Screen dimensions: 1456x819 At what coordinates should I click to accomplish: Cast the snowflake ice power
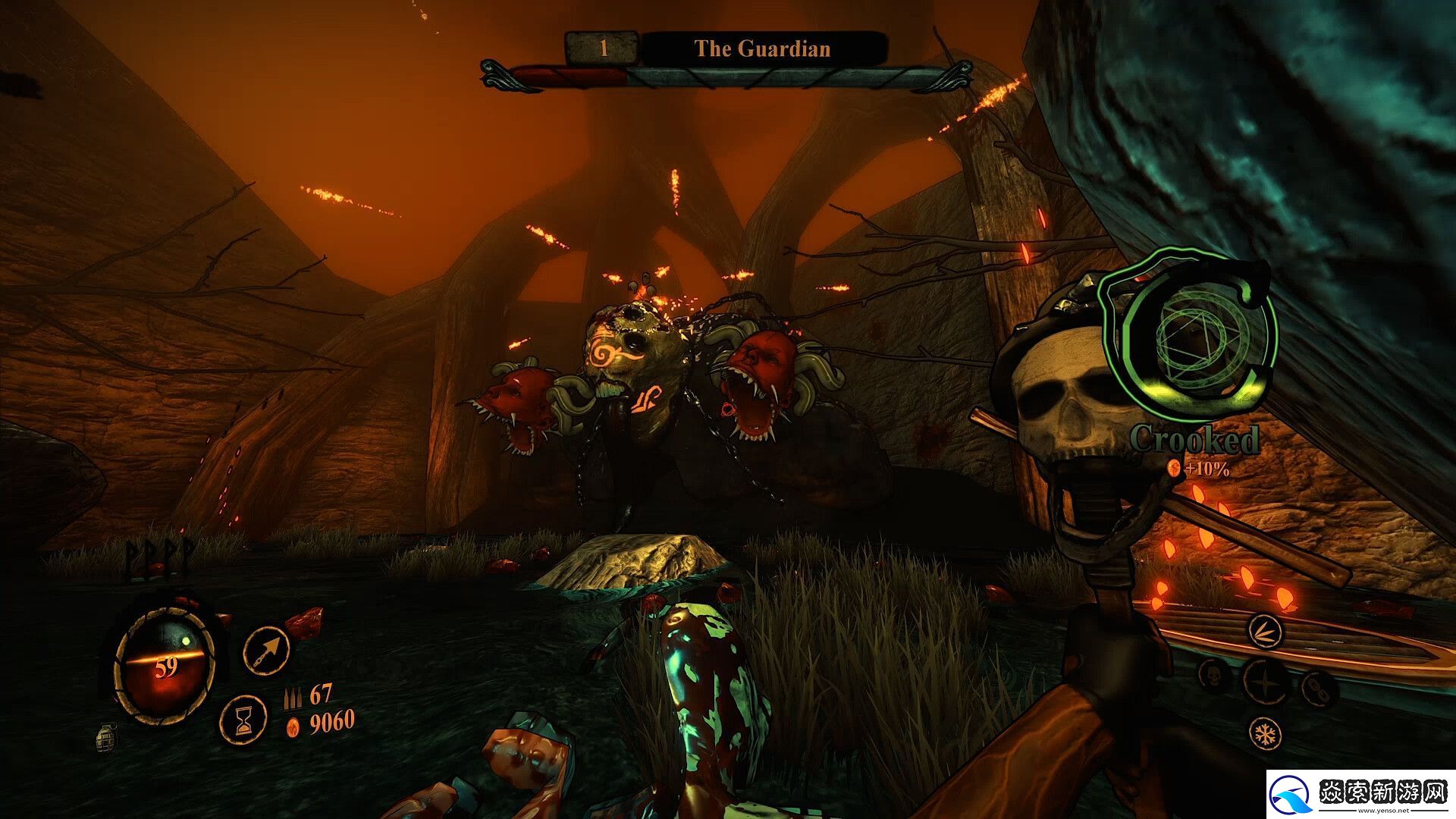[x=1265, y=733]
